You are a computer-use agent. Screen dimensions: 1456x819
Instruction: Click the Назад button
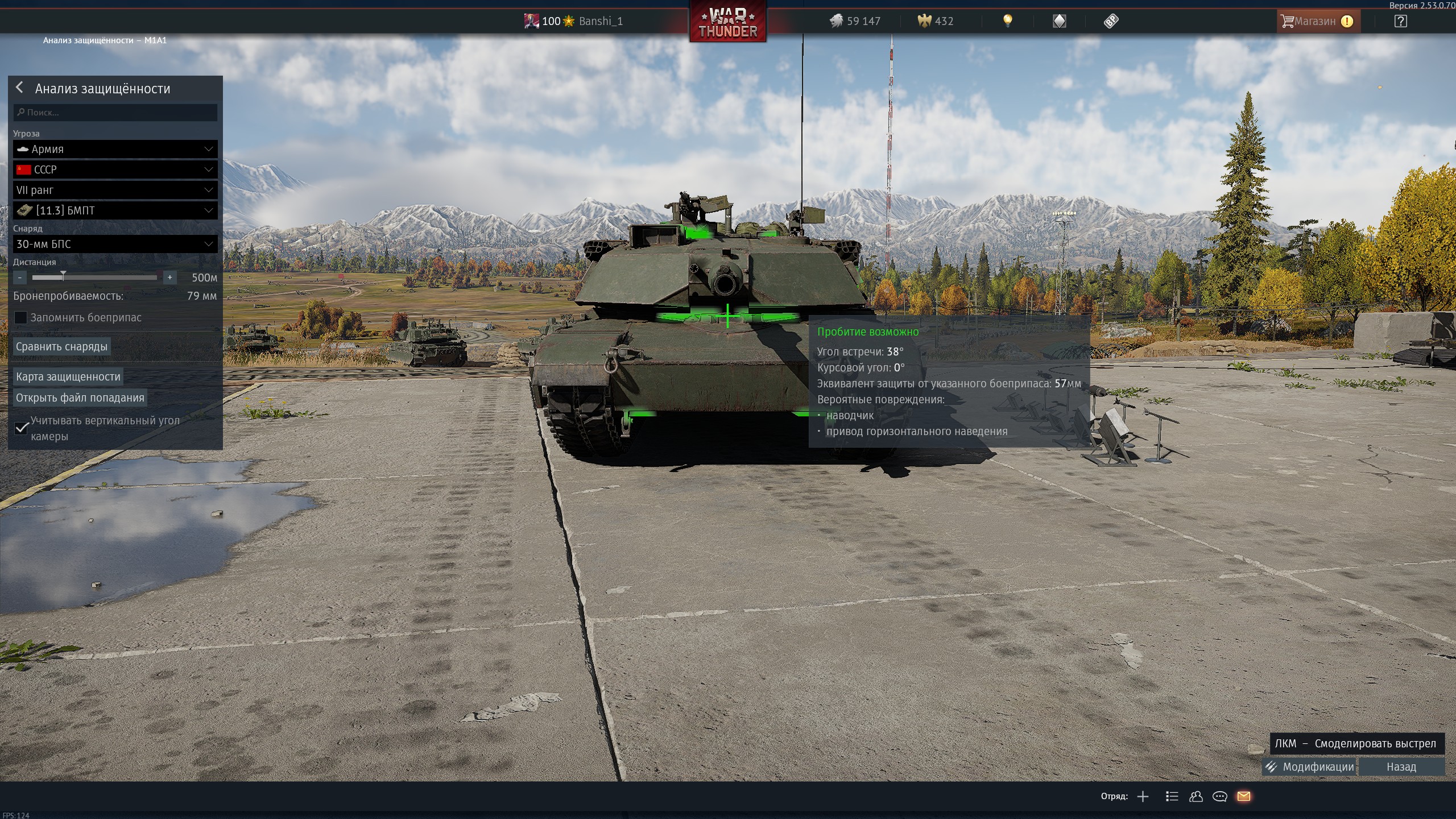[1401, 767]
